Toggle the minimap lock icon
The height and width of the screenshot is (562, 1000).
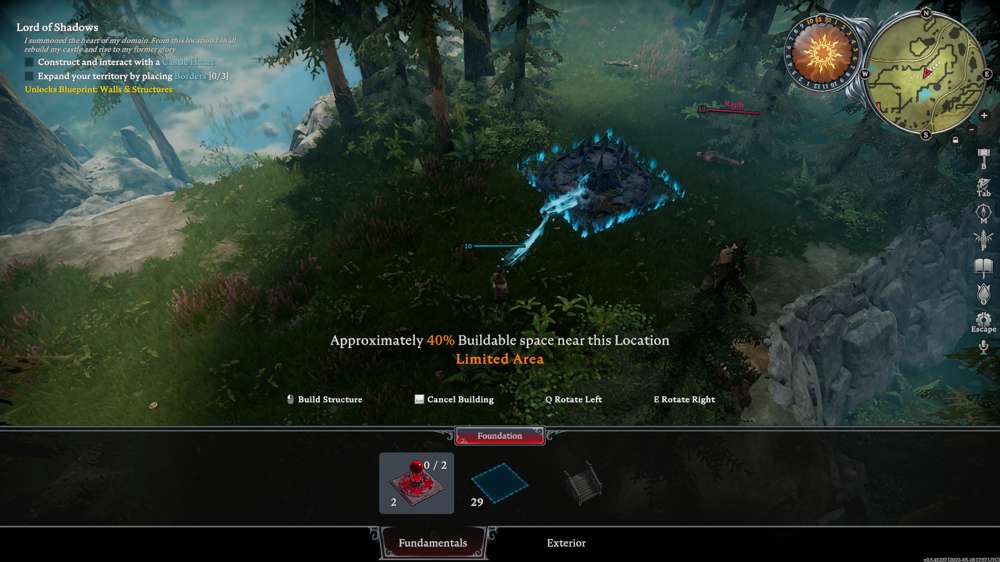[957, 140]
